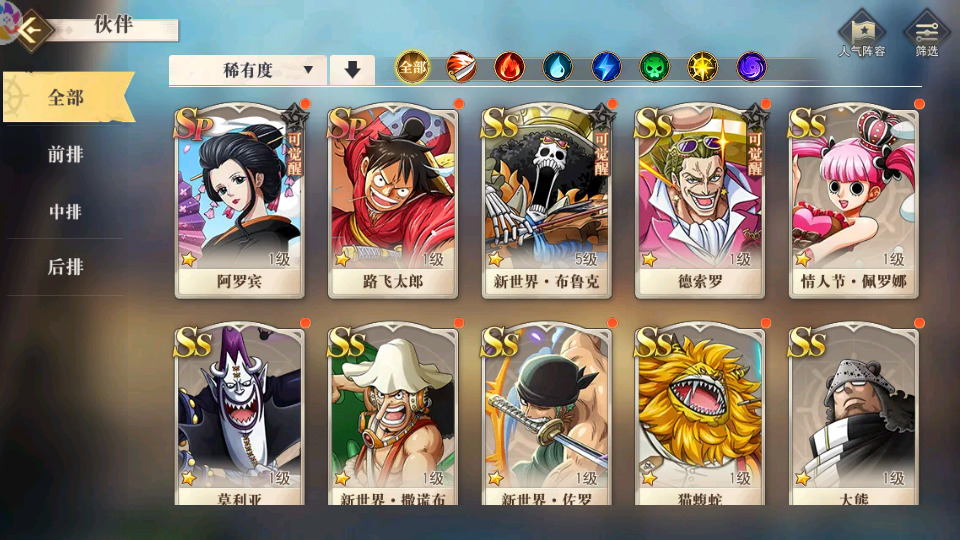Switch to the 后排 tab

point(66,267)
